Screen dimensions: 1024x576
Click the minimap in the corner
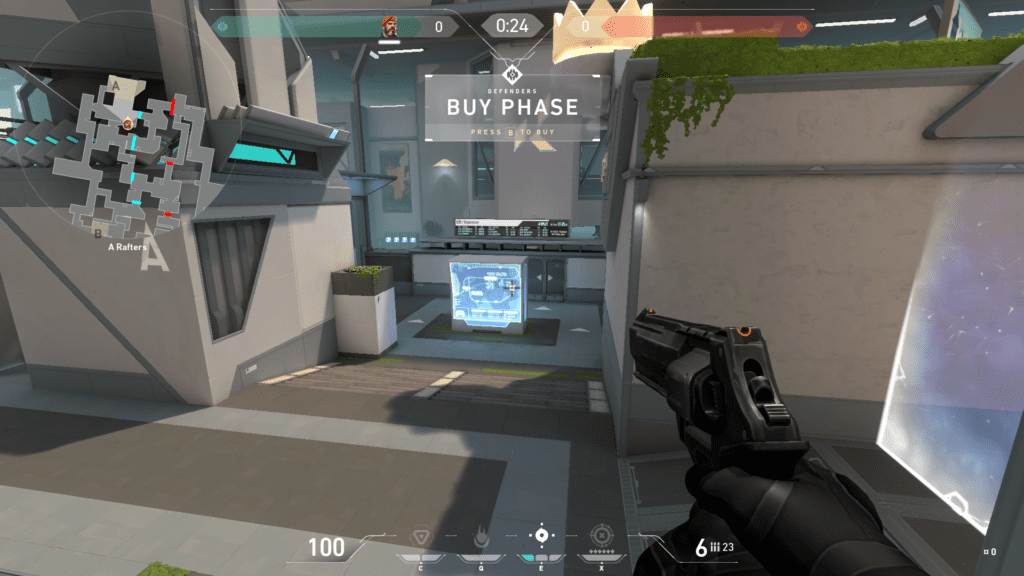coord(128,152)
